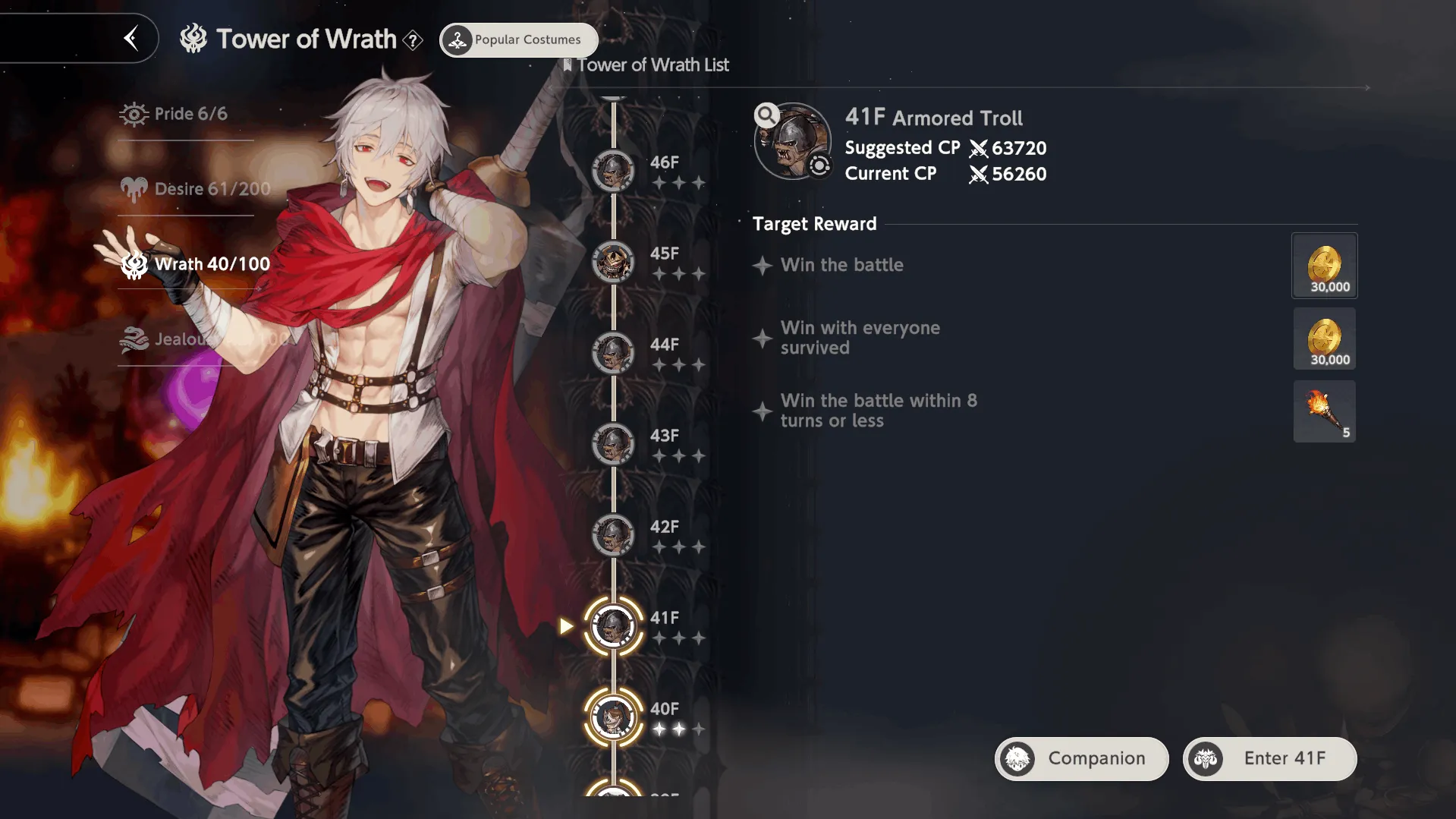View the 30,000 gold reward for winning

[1324, 266]
